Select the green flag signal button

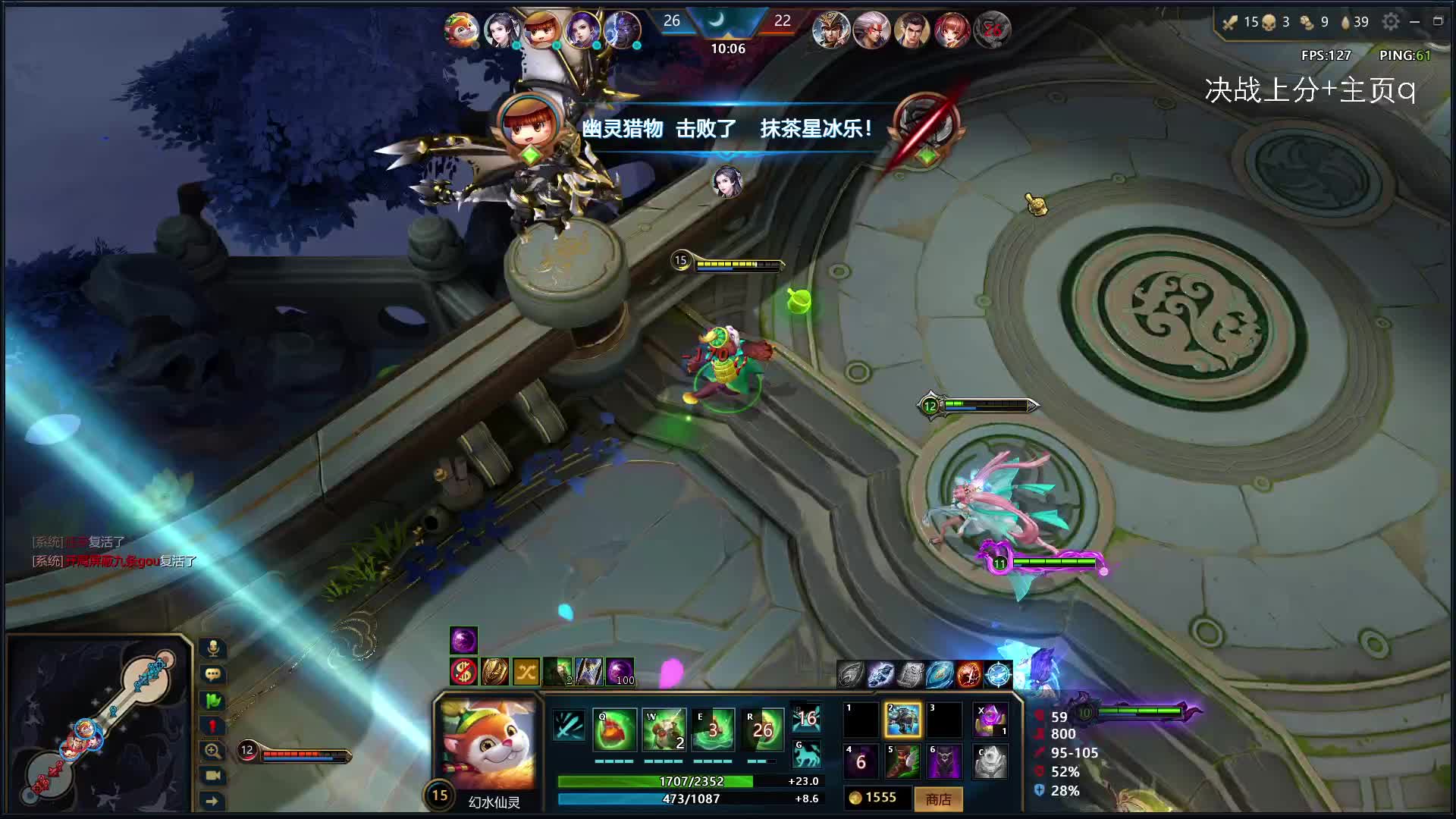coord(213,700)
